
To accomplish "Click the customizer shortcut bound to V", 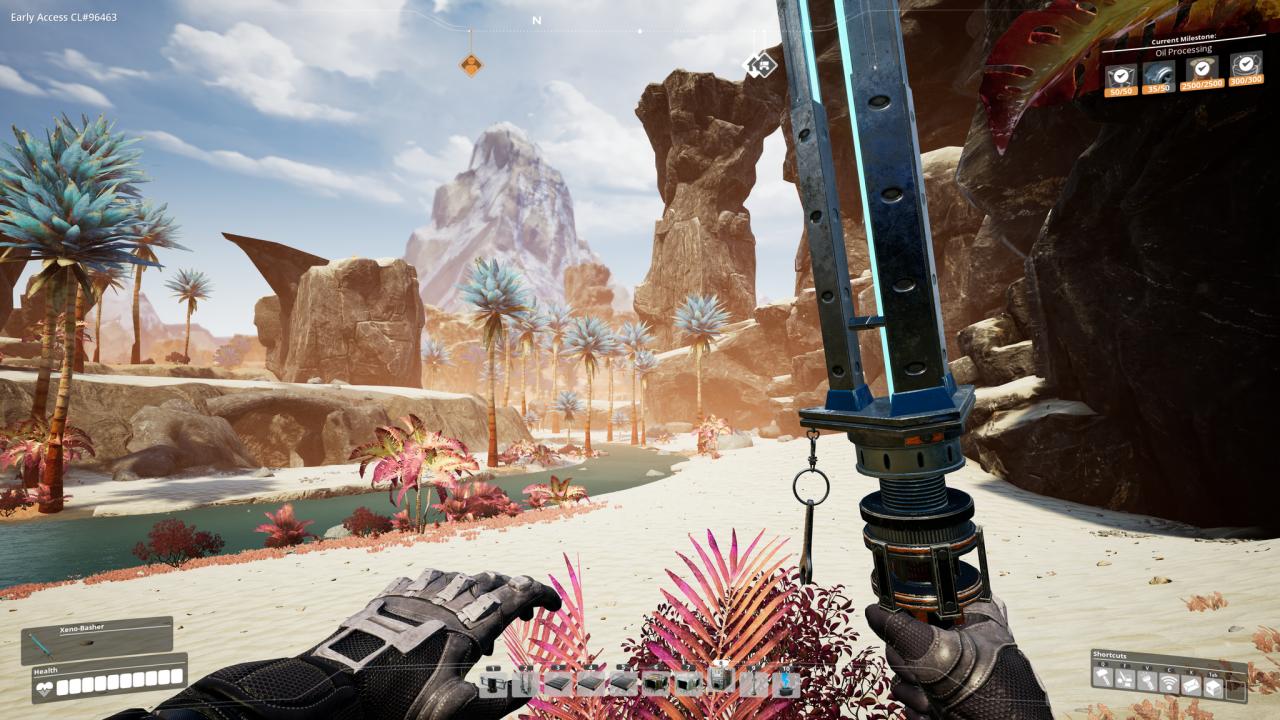I will coord(1147,681).
